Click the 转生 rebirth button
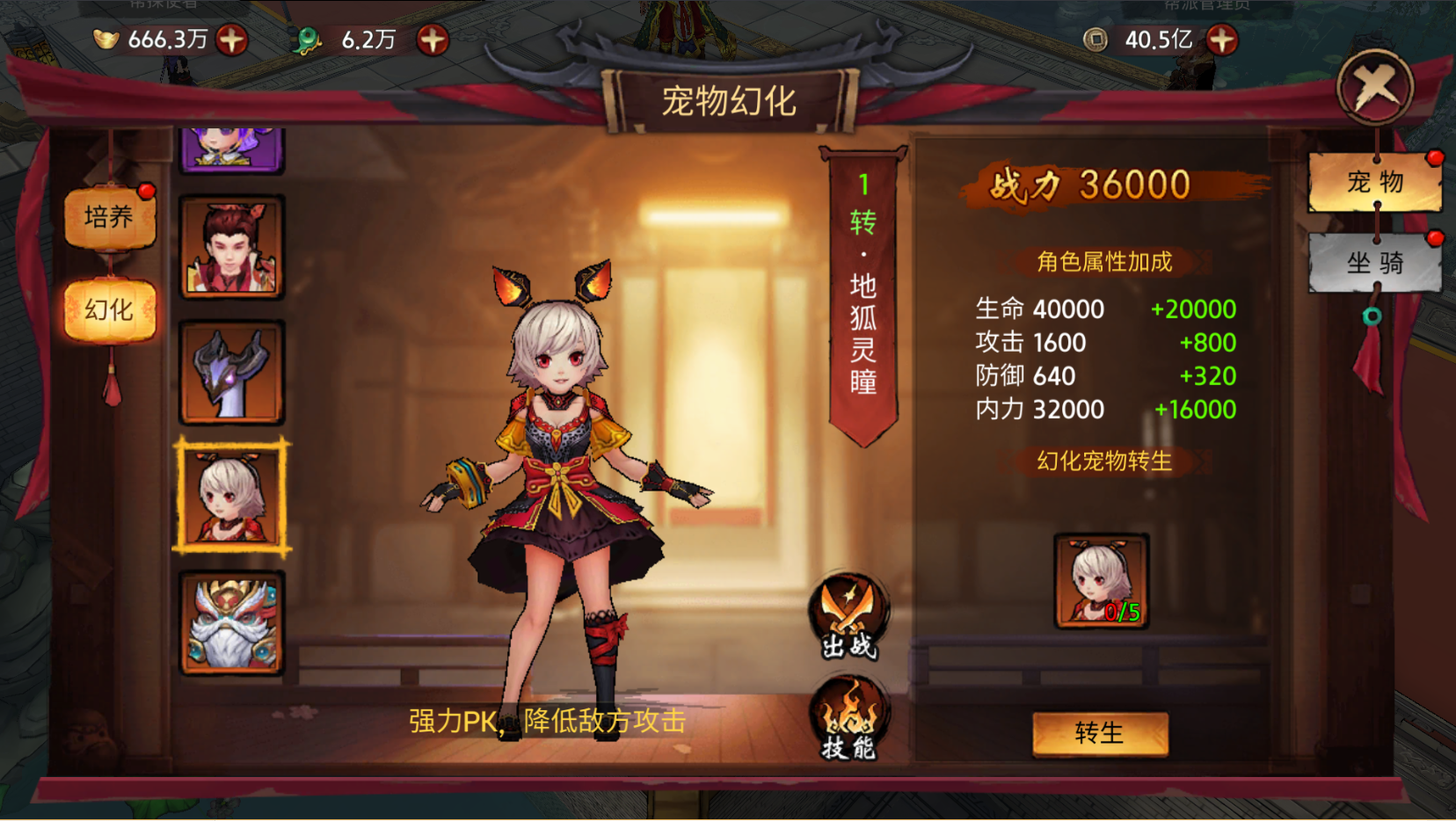1456x821 pixels. [1100, 733]
